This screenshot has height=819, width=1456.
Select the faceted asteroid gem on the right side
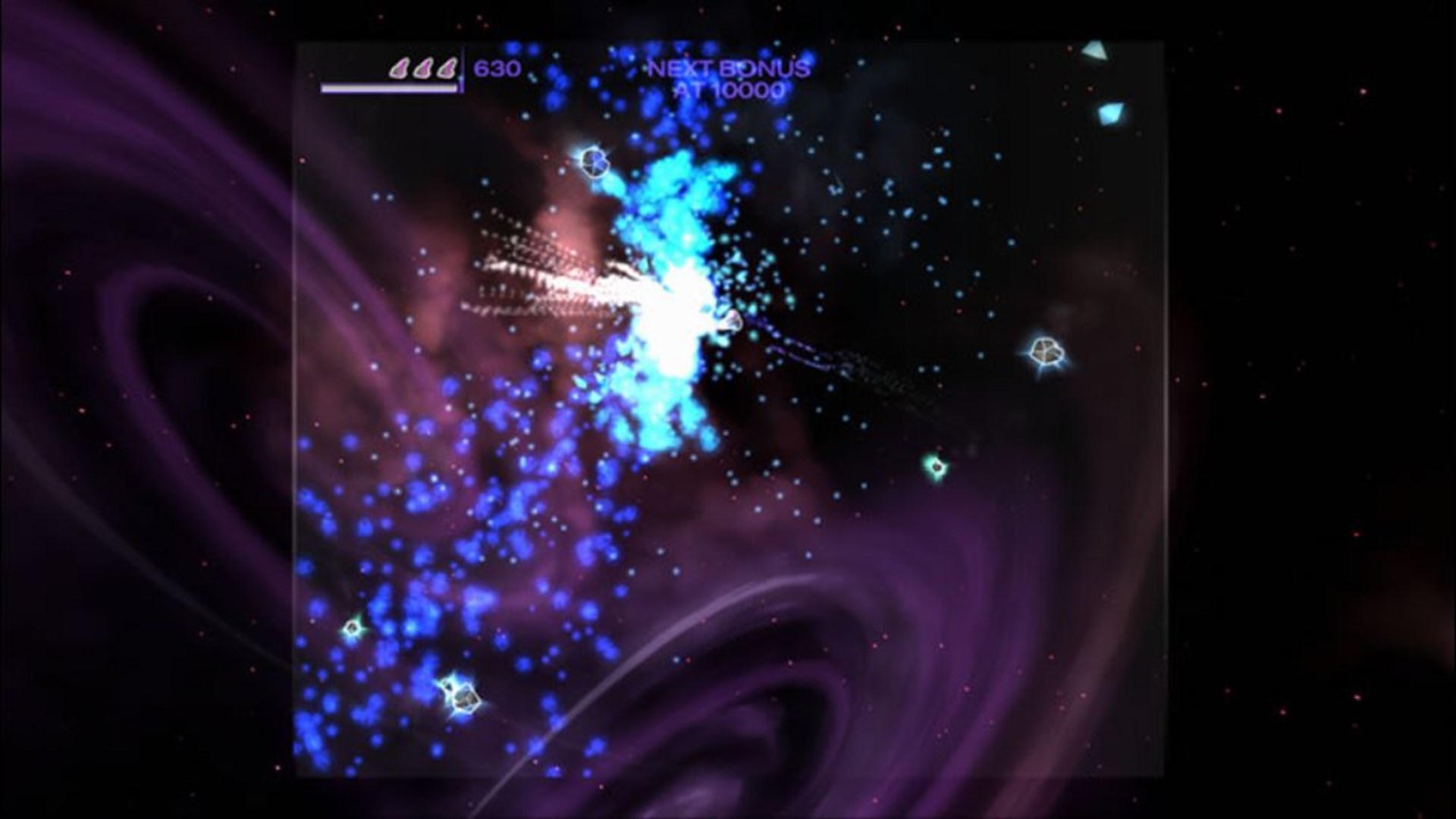[x=1047, y=352]
